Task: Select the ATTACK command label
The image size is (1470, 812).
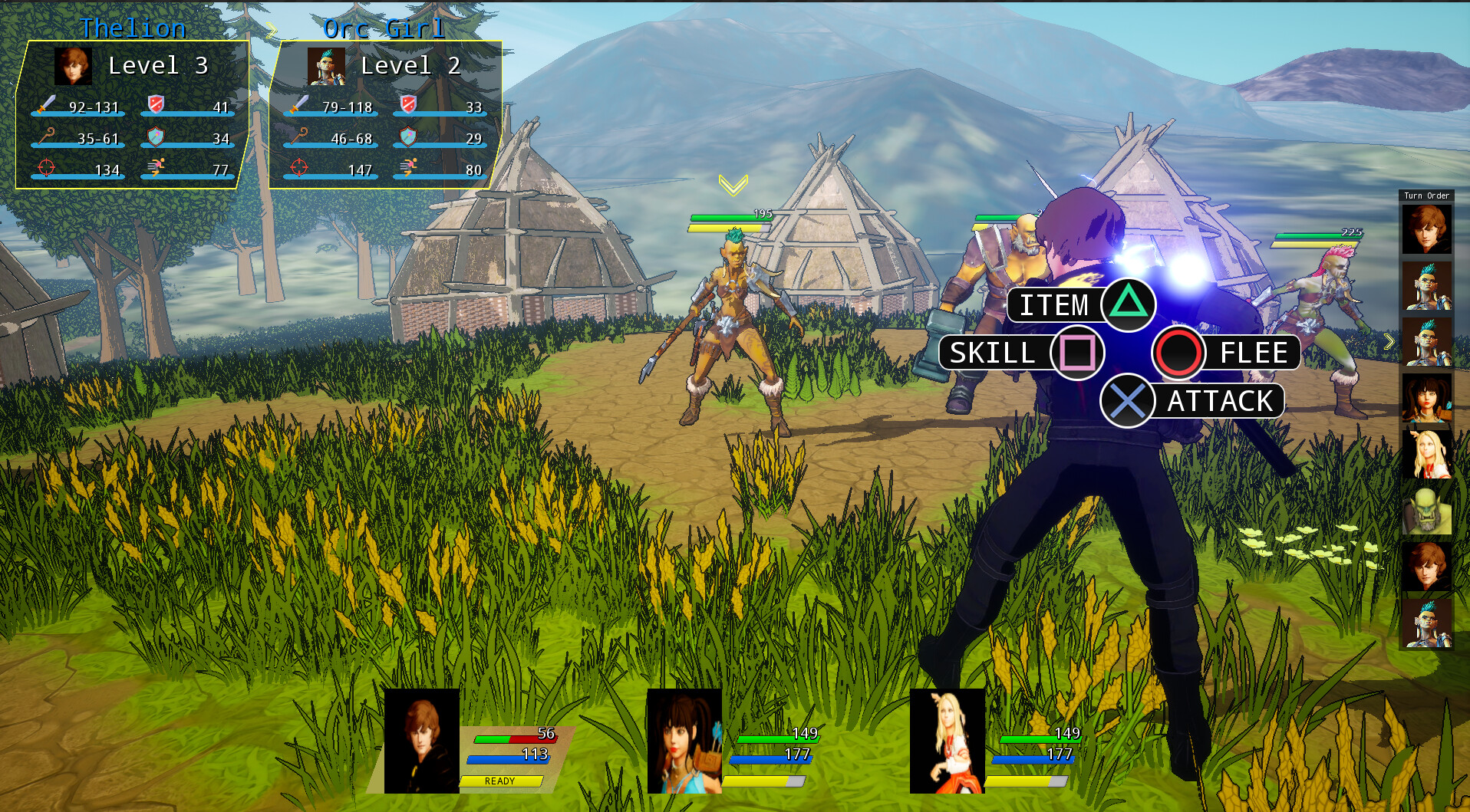Action: tap(1219, 400)
